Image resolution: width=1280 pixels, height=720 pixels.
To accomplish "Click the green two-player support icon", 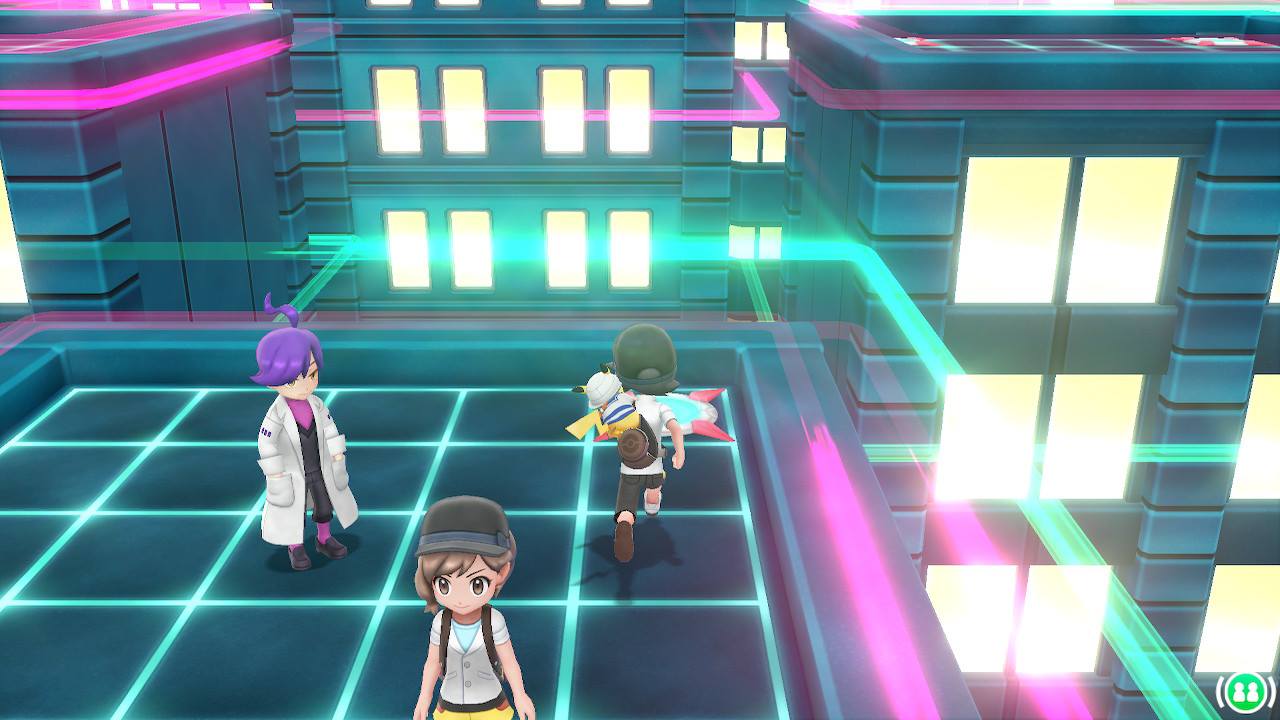I will [x=1244, y=690].
